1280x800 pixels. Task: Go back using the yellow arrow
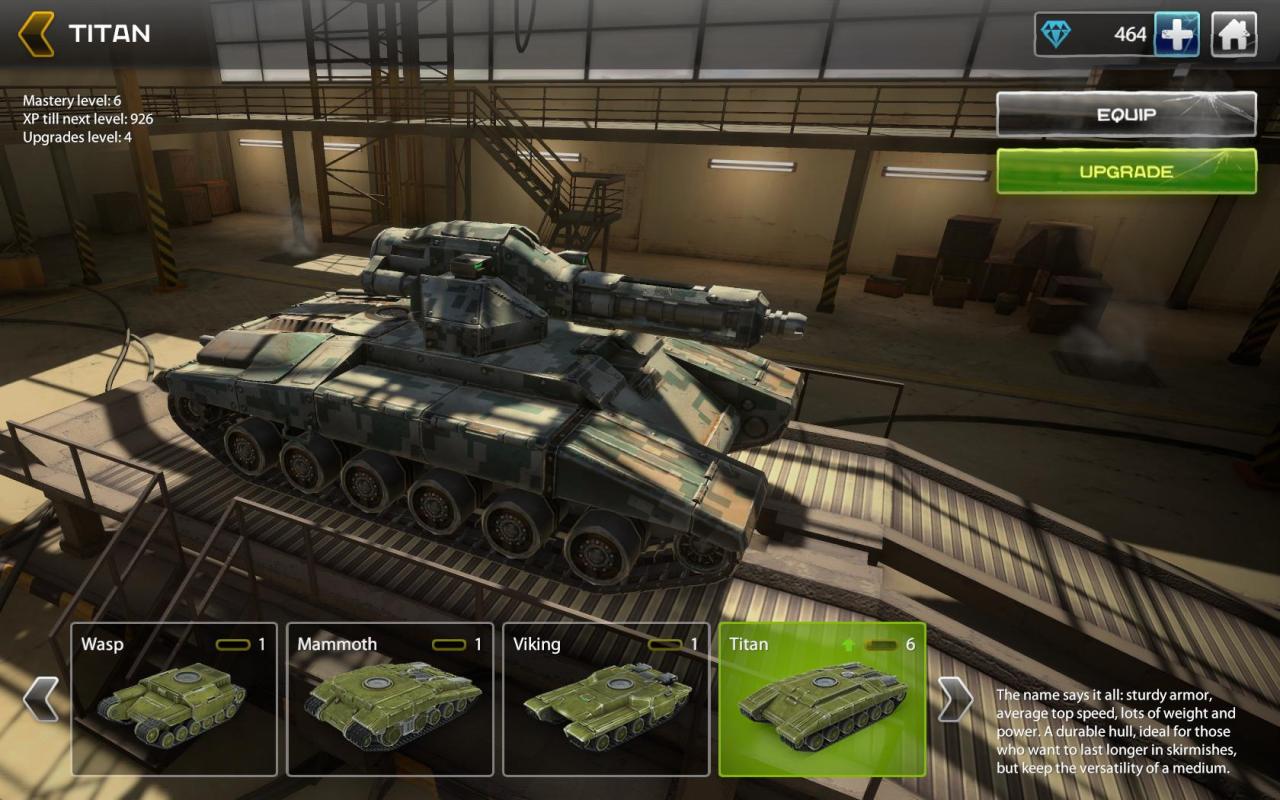(37, 34)
